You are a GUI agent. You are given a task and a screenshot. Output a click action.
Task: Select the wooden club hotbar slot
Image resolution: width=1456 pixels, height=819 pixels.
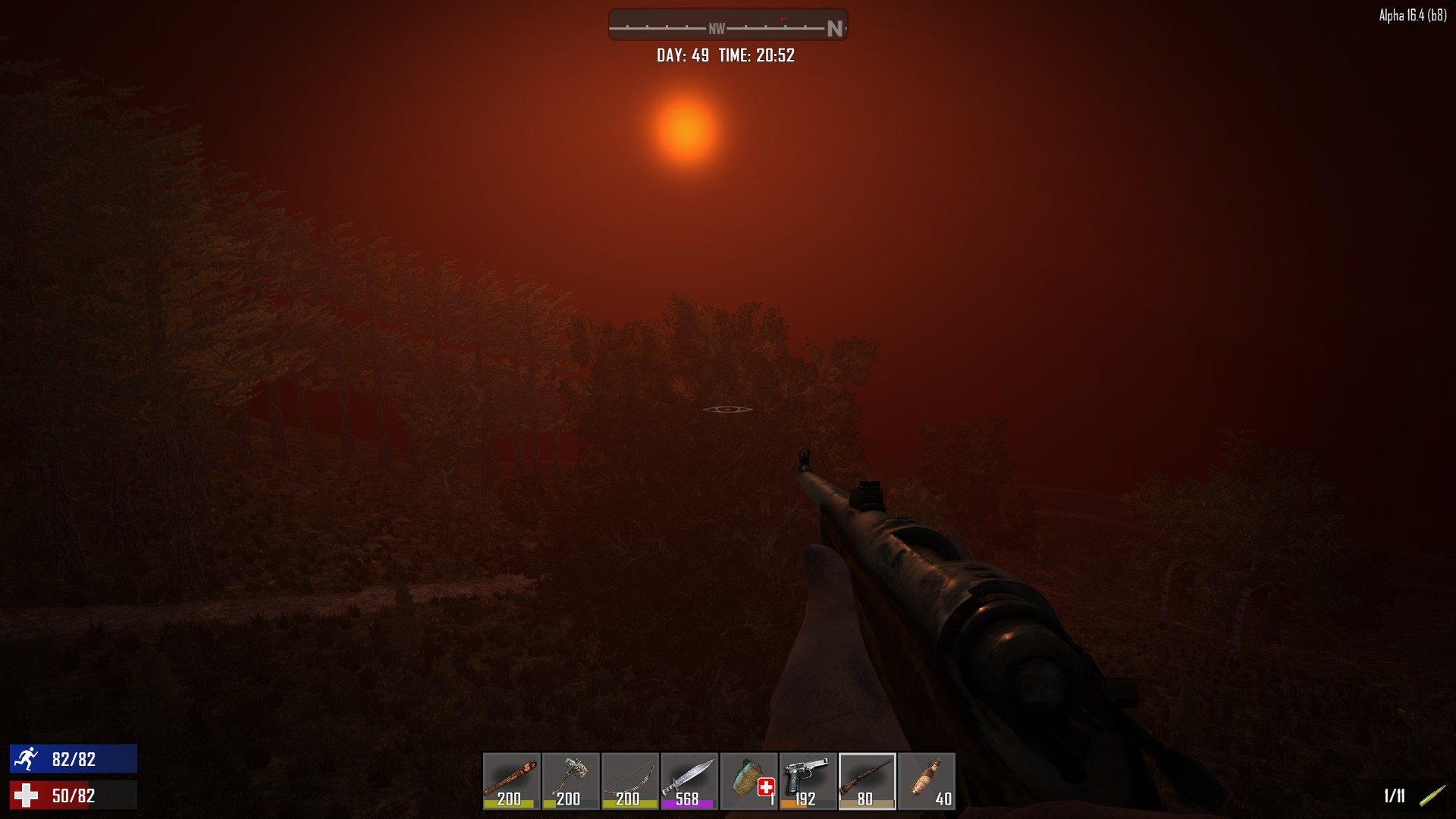511,780
